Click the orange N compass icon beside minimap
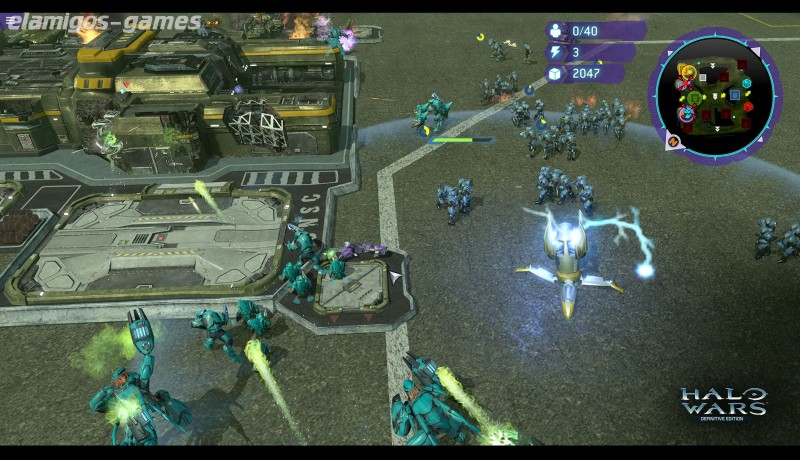Screen dimensions: 800x460 672,141
